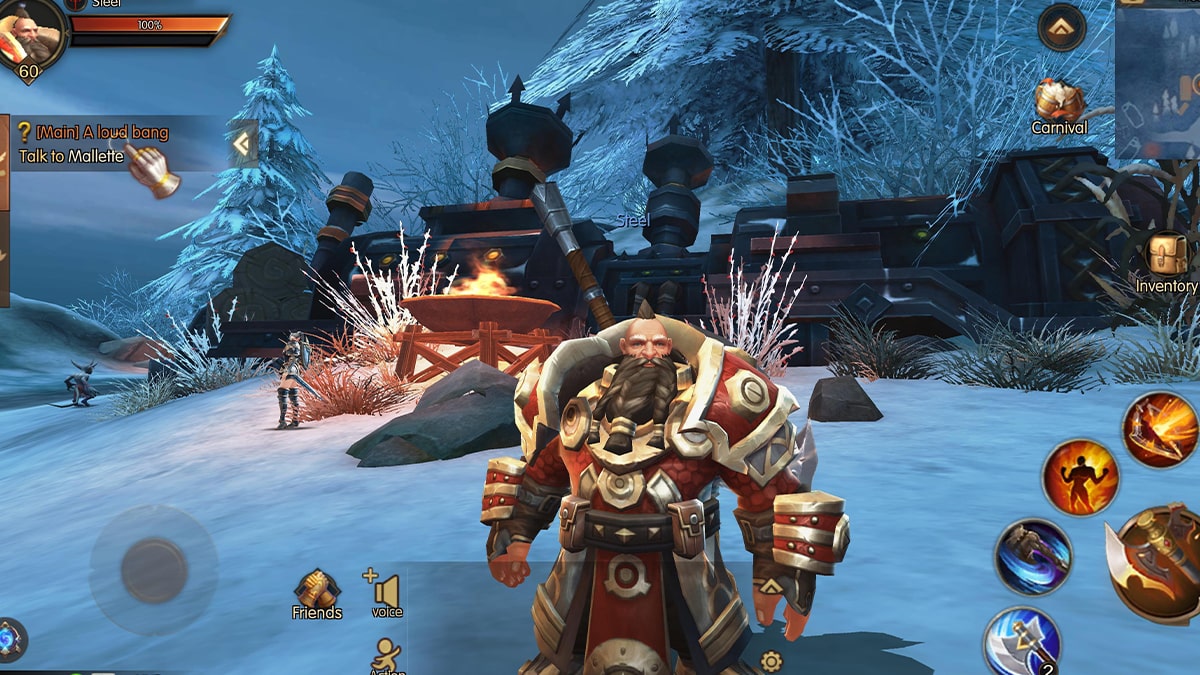
Task: Open settings with the gear icon
Action: click(x=771, y=660)
